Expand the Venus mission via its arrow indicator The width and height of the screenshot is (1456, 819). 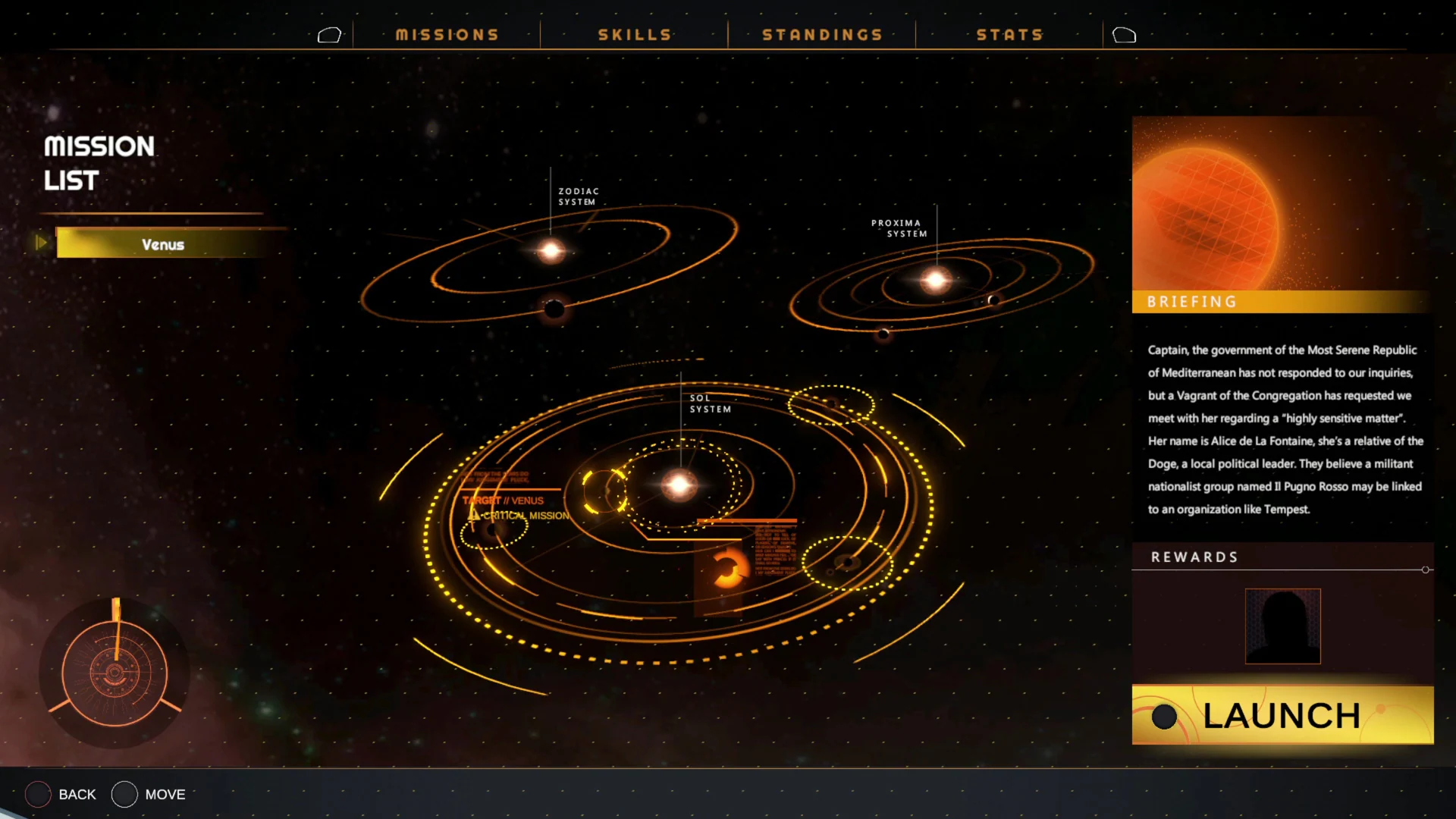pyautogui.click(x=42, y=243)
